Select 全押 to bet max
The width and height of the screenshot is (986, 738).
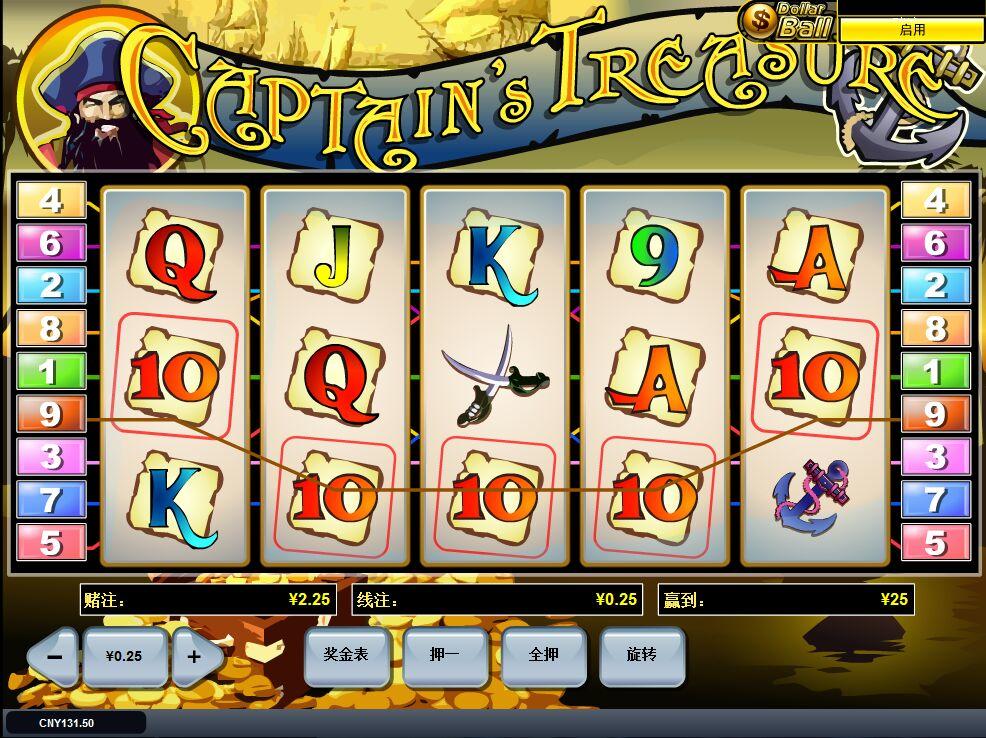[543, 655]
